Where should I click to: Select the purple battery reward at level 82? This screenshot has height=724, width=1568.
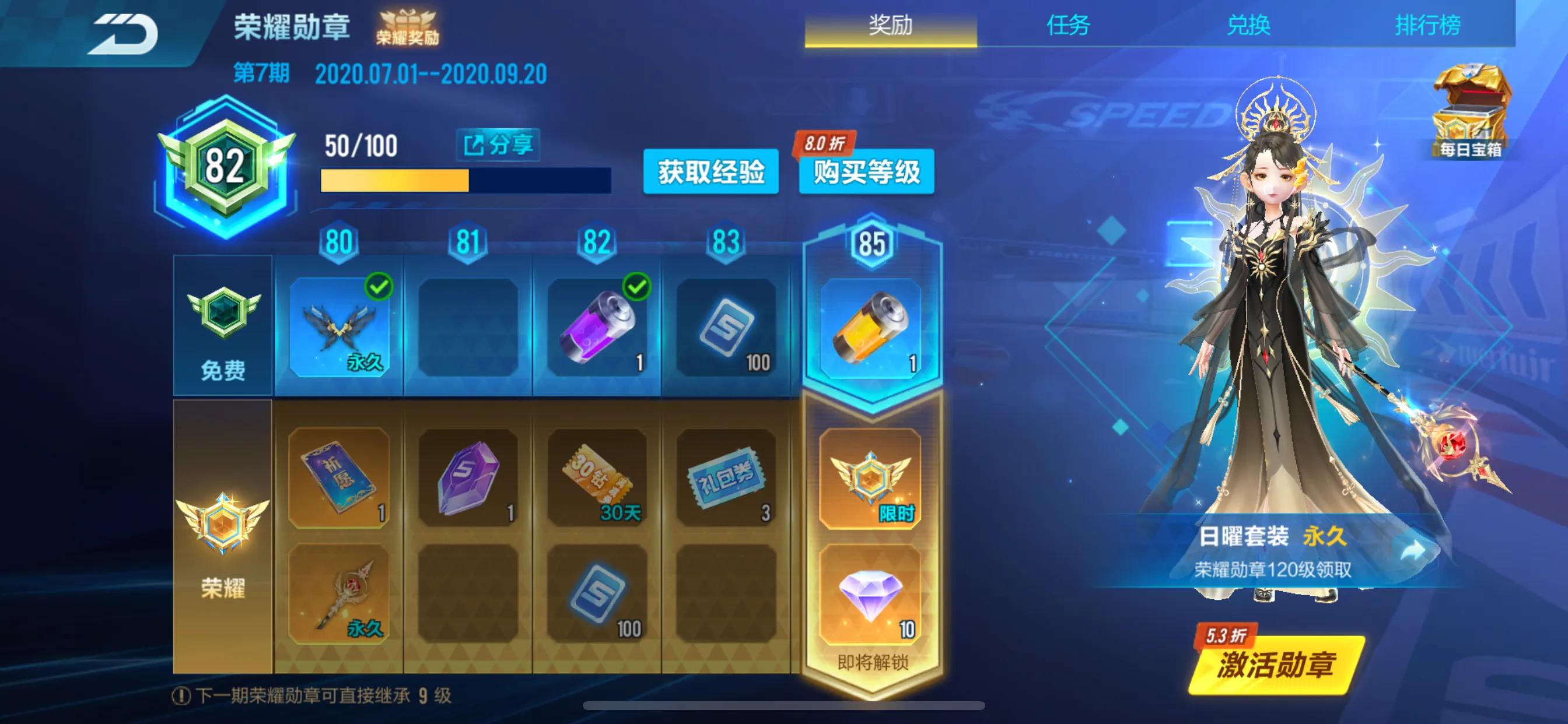(600, 332)
